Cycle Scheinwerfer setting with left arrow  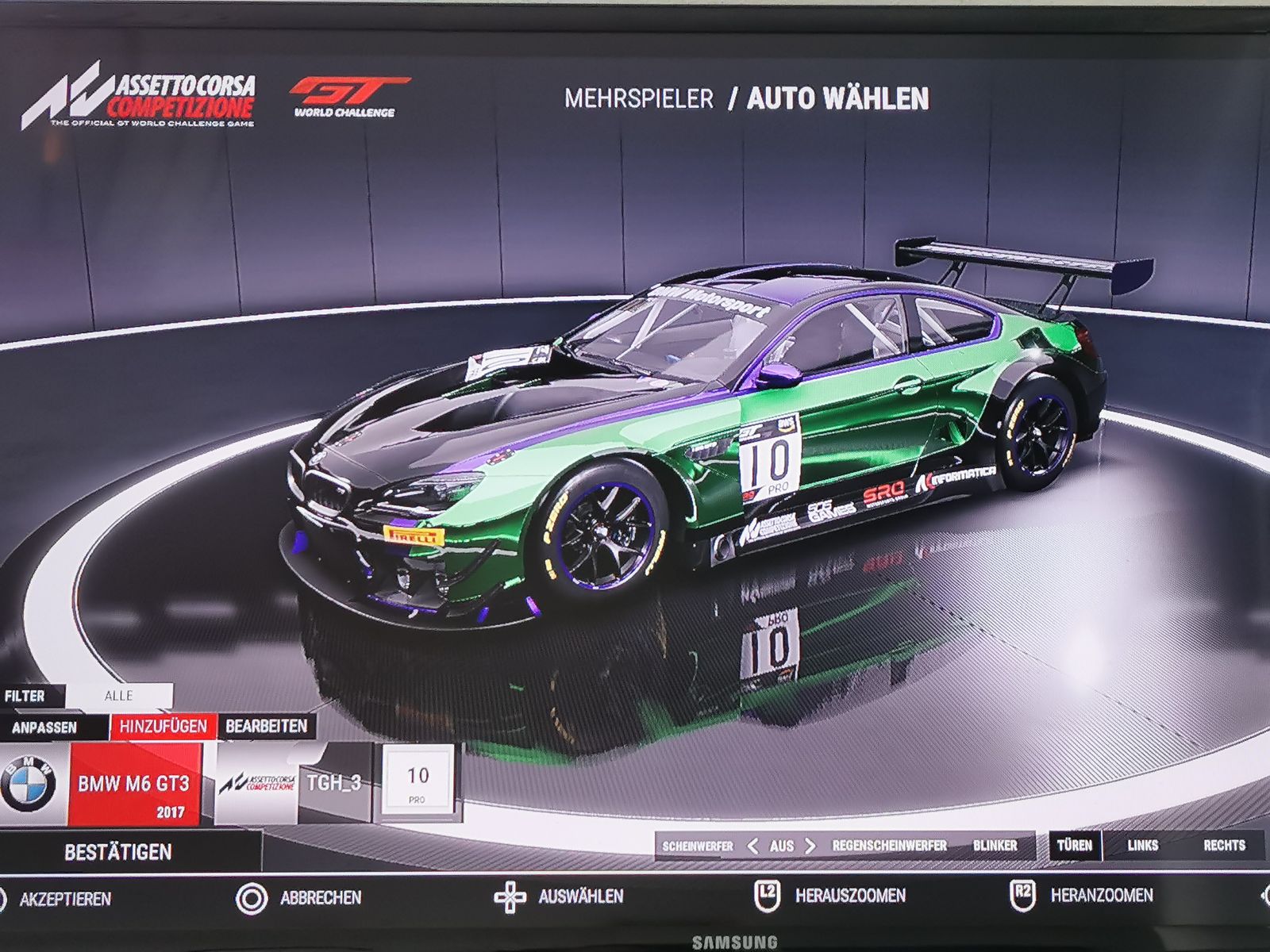click(753, 846)
